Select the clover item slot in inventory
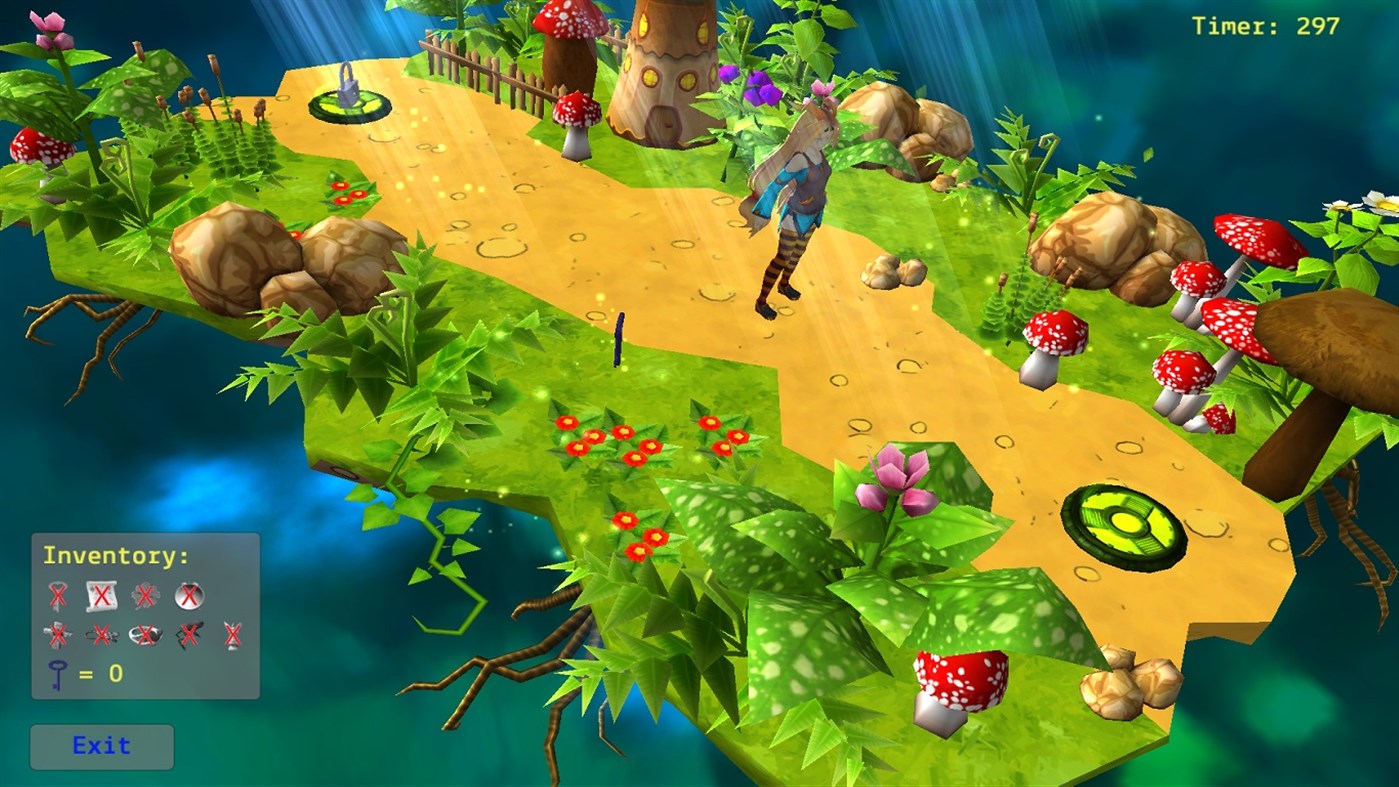The height and width of the screenshot is (787, 1399). [144, 593]
